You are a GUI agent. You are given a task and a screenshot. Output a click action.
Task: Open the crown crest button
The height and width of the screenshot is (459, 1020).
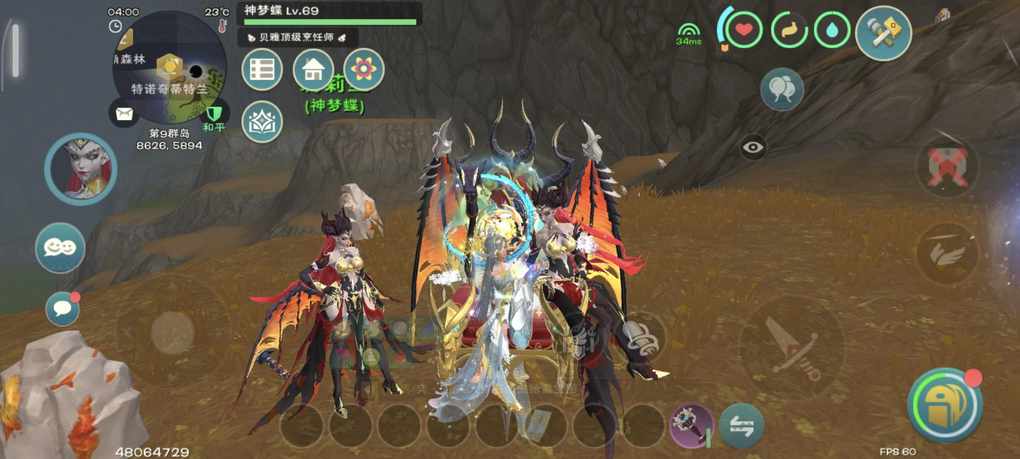pyautogui.click(x=262, y=121)
